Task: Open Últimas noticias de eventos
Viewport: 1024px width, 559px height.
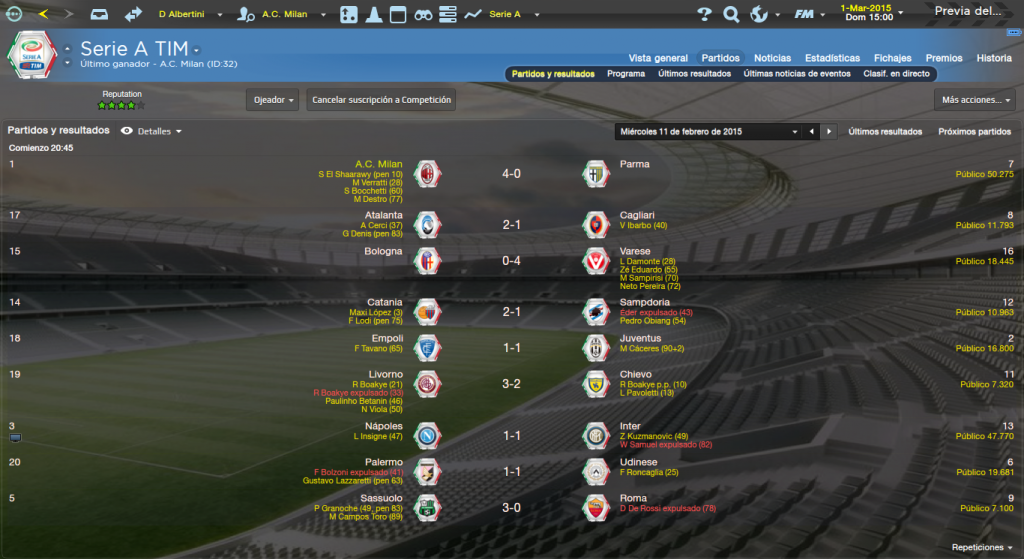Action: tap(797, 74)
